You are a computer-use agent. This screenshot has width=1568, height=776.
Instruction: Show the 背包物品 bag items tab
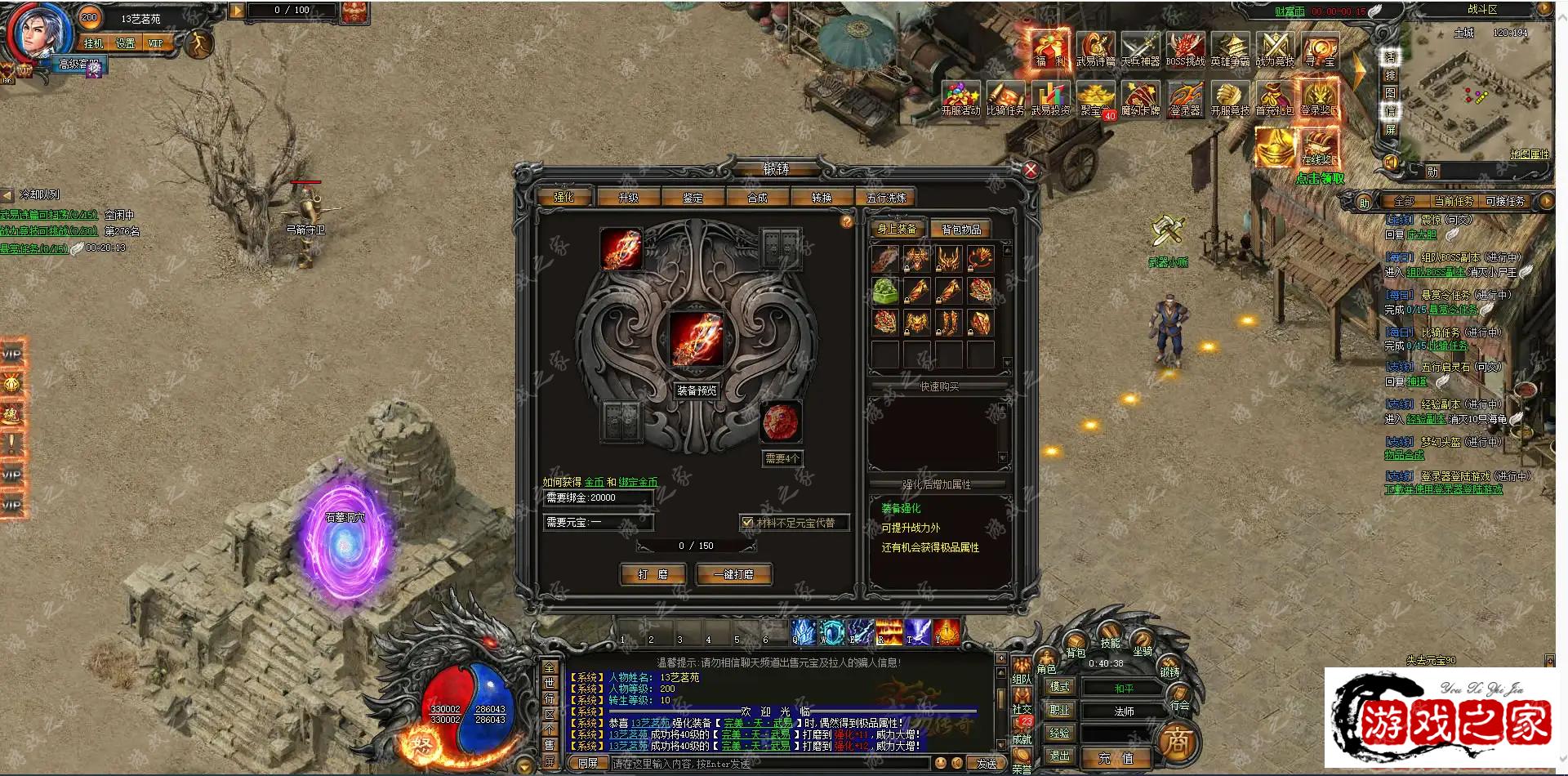tap(961, 230)
